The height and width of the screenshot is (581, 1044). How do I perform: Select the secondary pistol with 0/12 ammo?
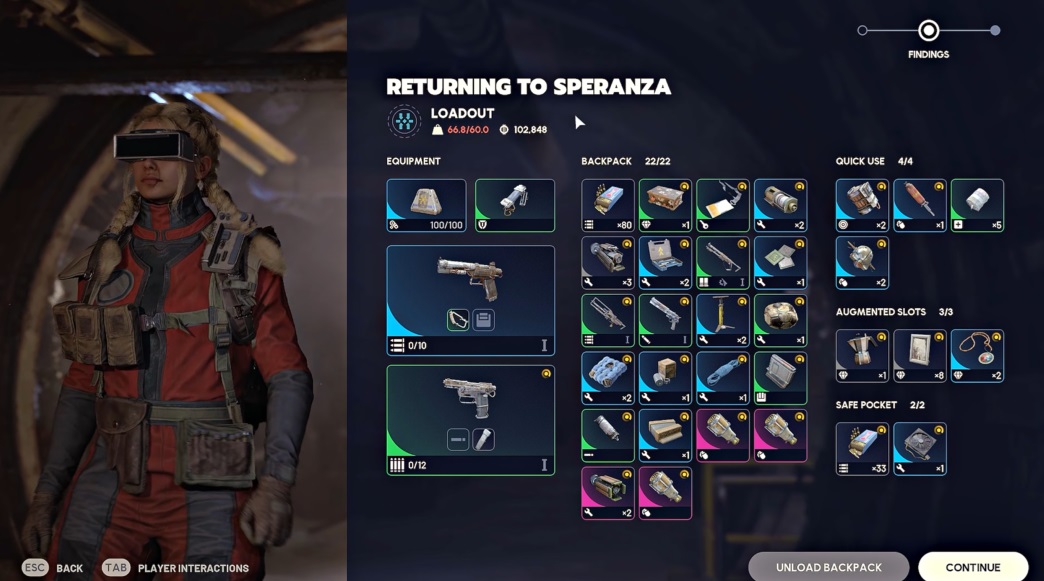pos(470,419)
